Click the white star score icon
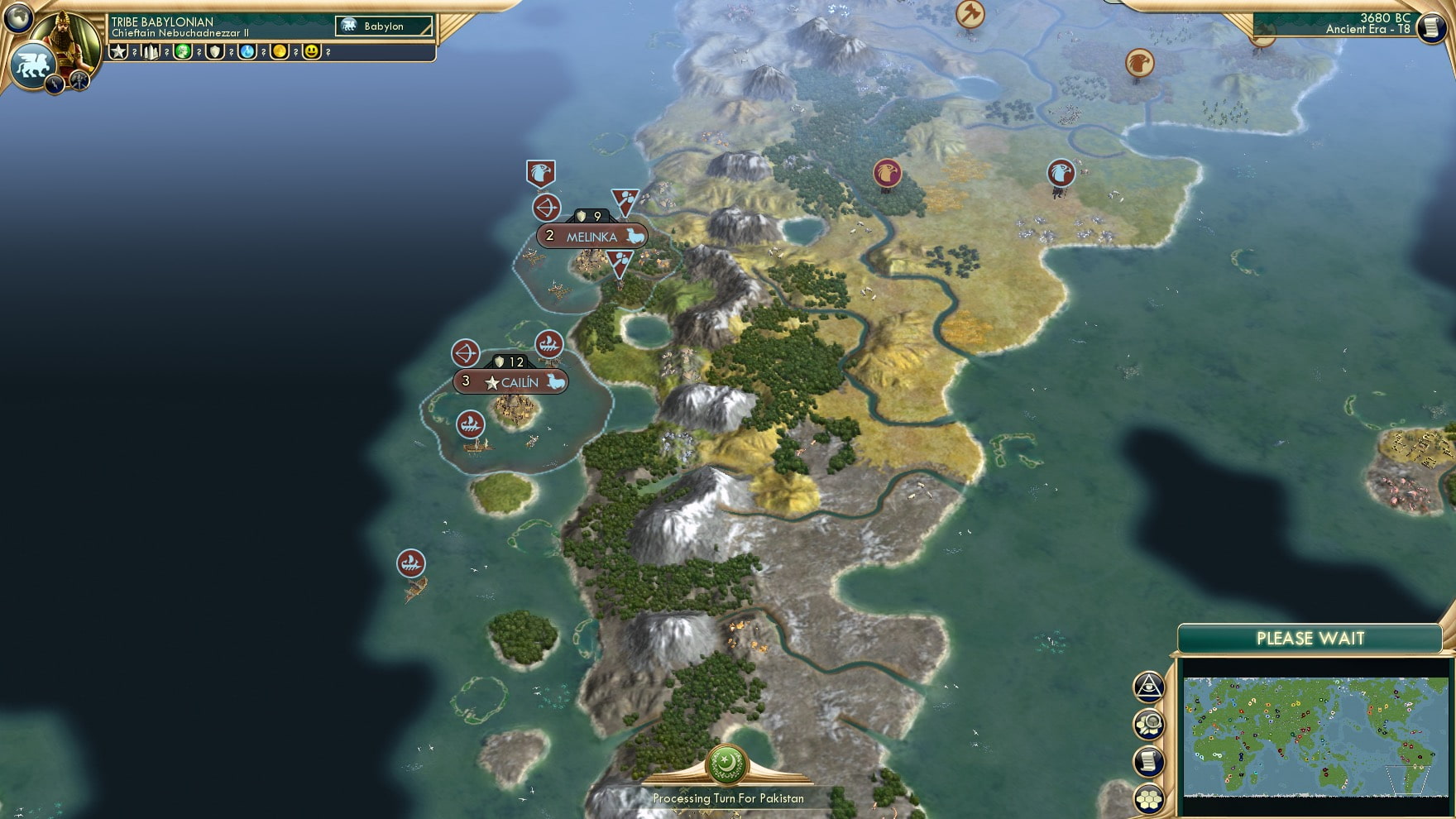Screen dimensions: 1456x819 pos(118,51)
